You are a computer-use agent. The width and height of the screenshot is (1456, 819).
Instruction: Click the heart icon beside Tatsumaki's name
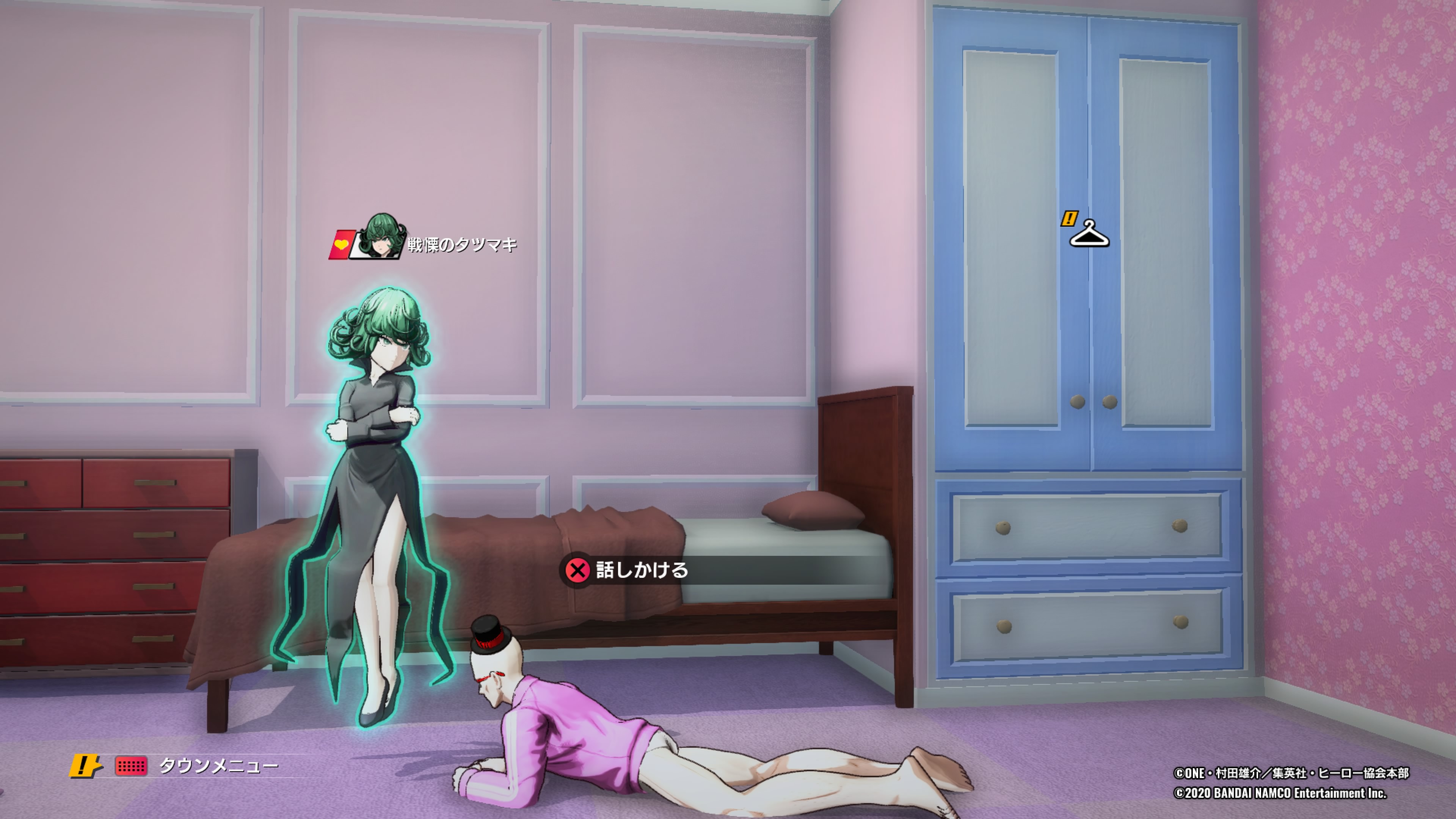pyautogui.click(x=341, y=245)
